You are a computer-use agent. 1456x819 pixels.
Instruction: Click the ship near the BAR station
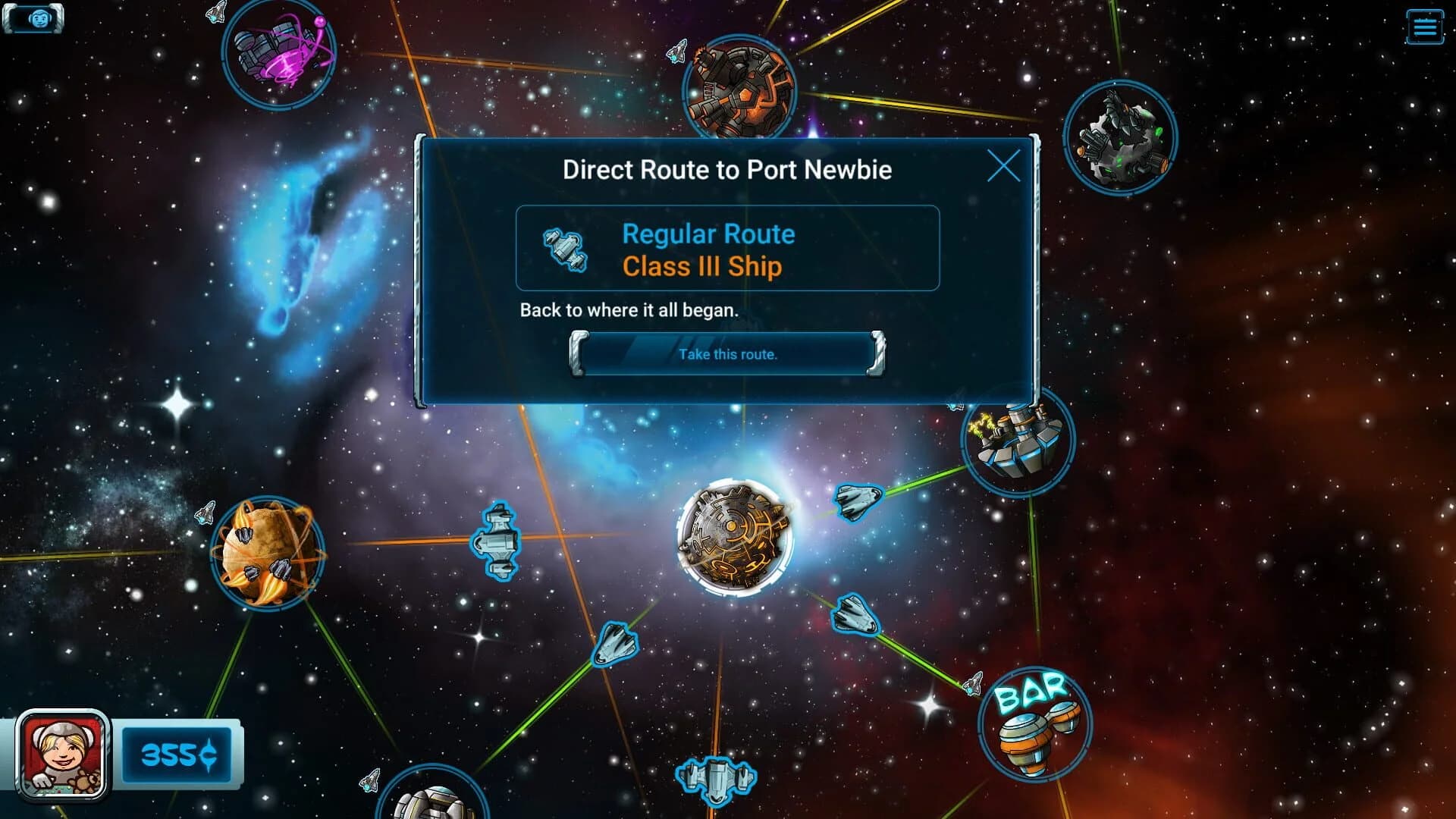coord(973,681)
